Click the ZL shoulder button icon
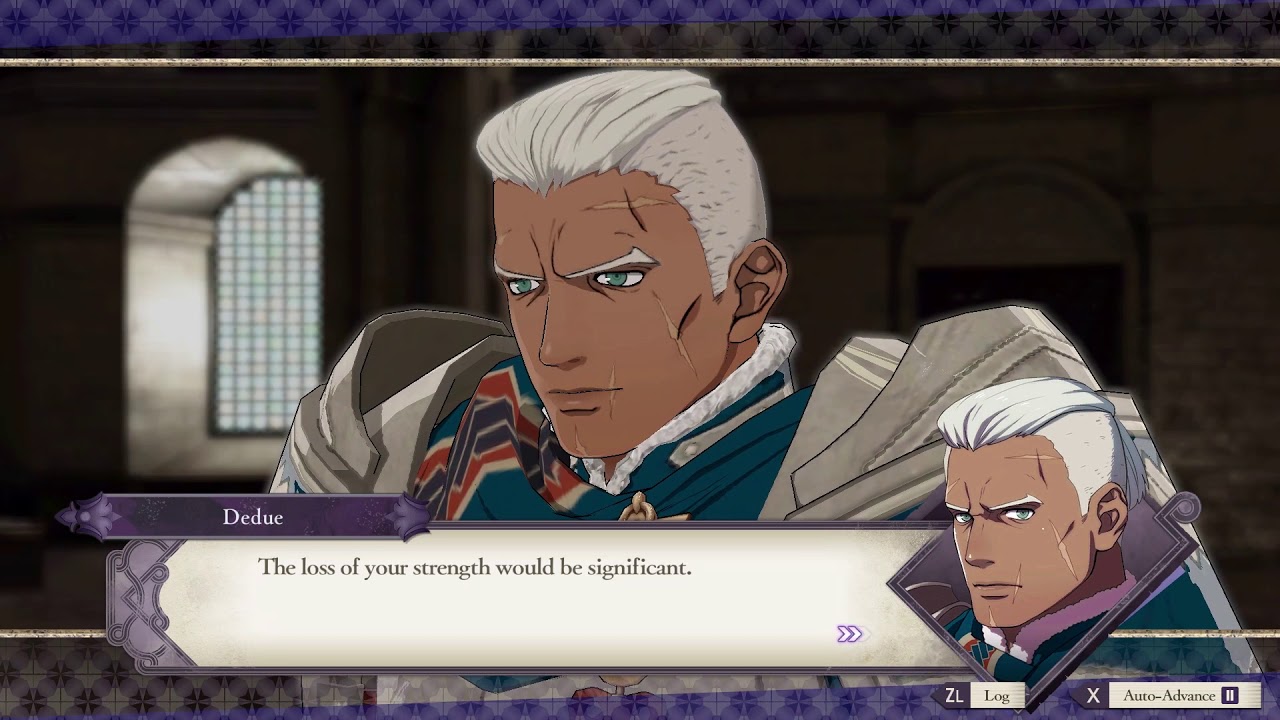This screenshot has width=1280, height=720. click(955, 695)
